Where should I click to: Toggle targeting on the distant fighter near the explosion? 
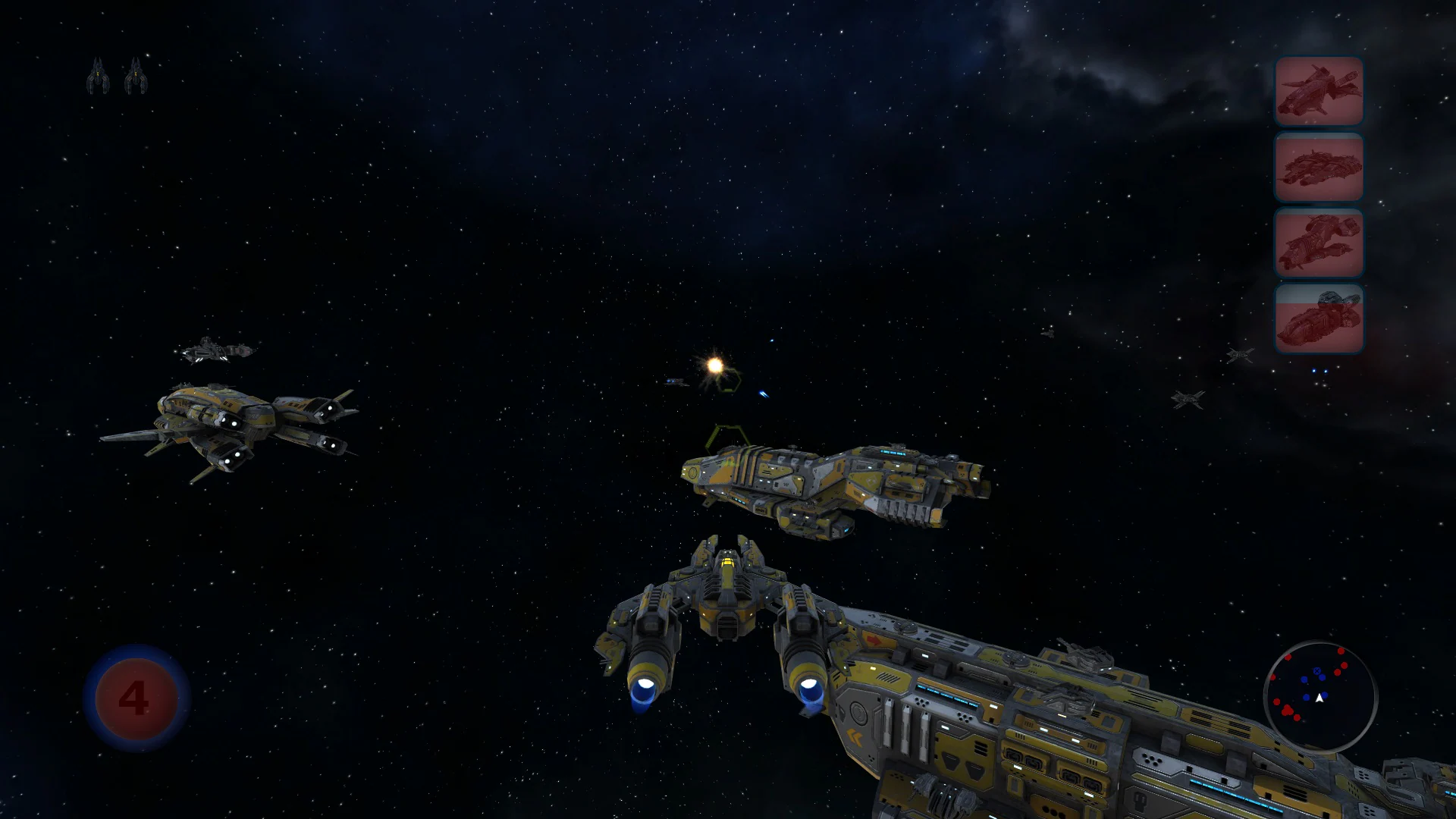click(x=675, y=383)
